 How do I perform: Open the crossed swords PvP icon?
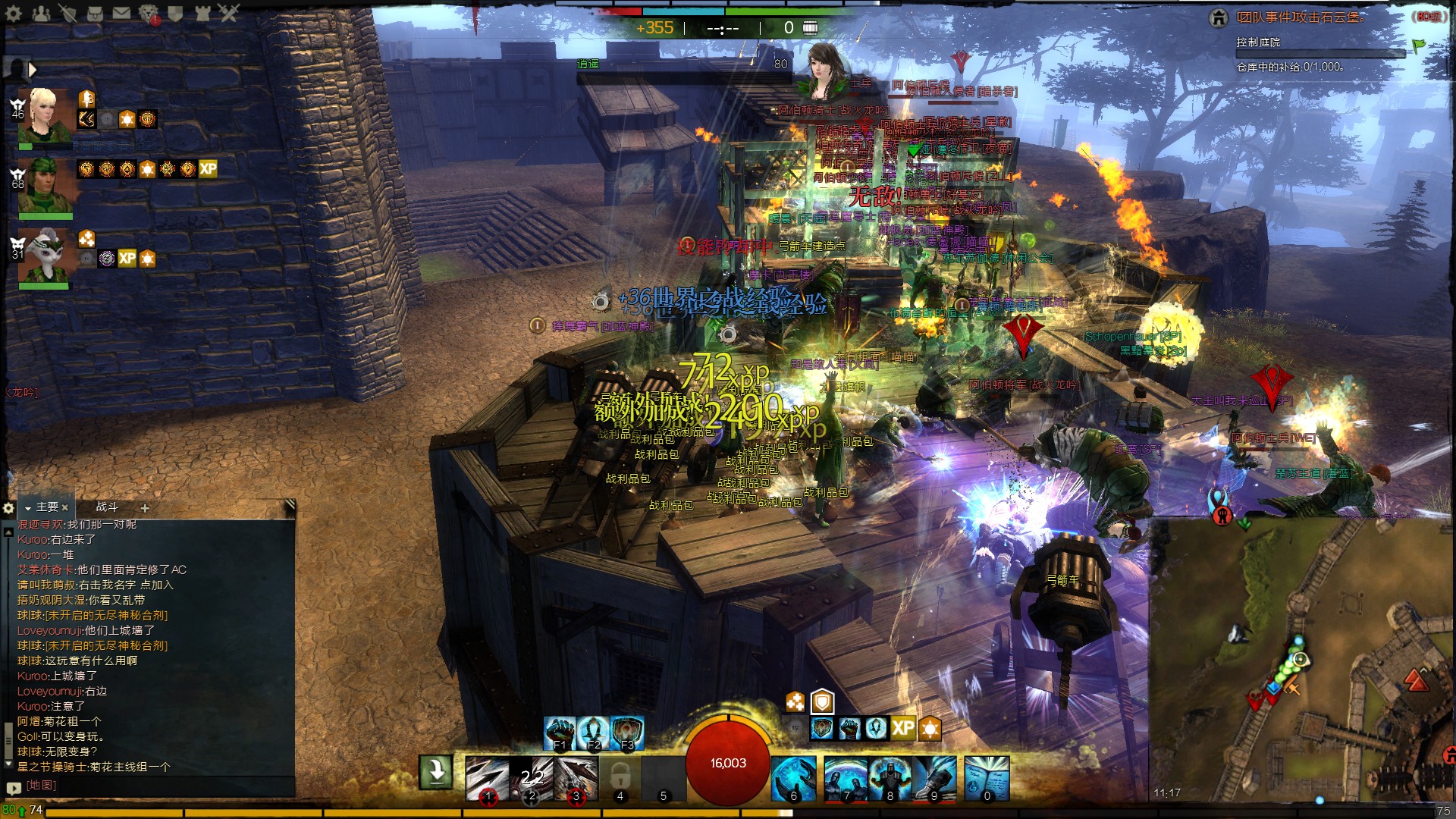tap(228, 13)
